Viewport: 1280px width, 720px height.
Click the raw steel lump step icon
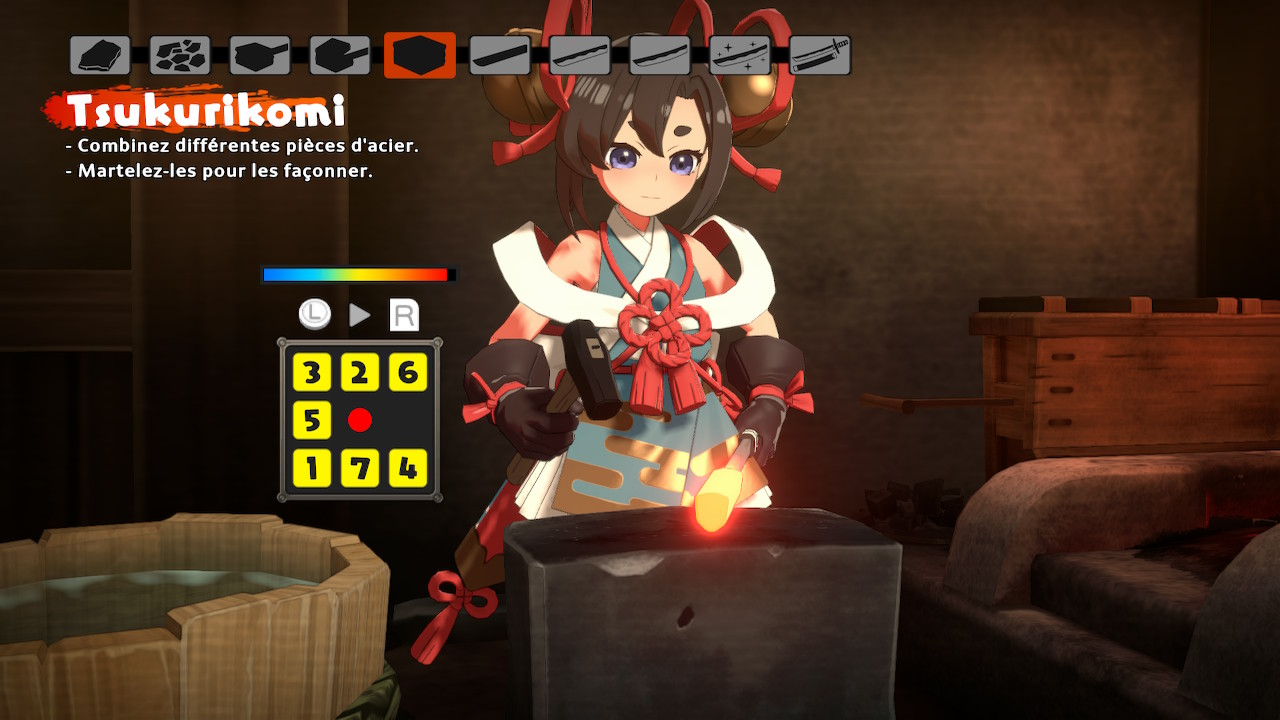point(100,55)
